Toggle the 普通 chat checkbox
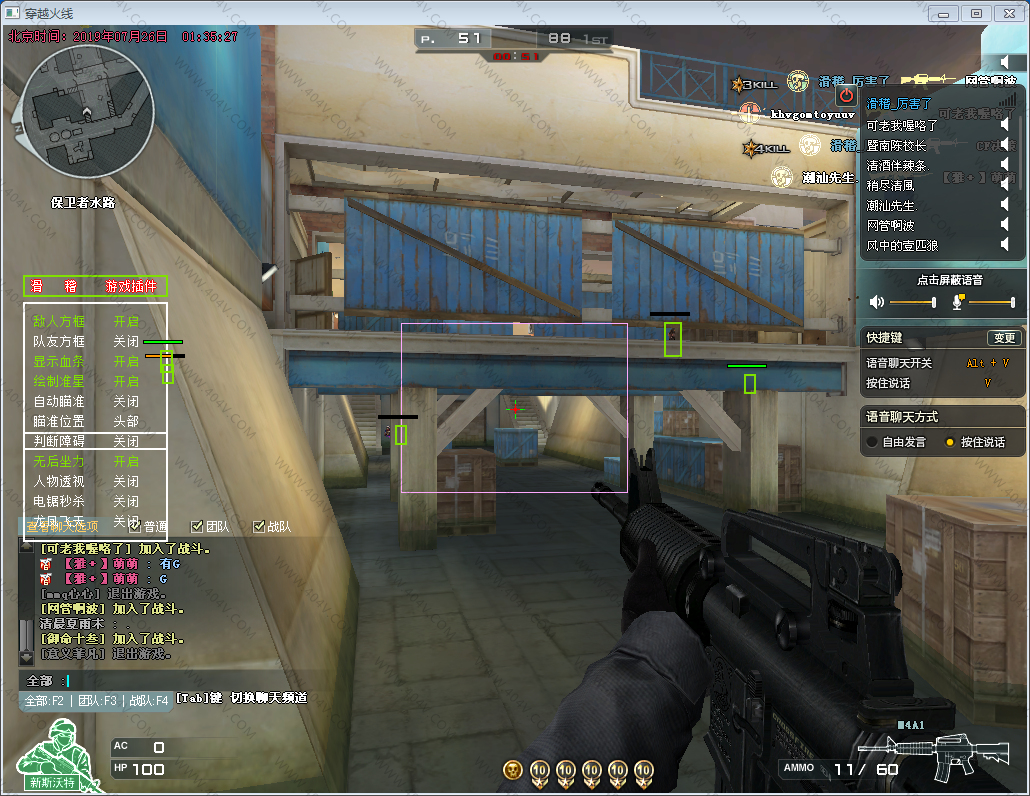 click(135, 526)
